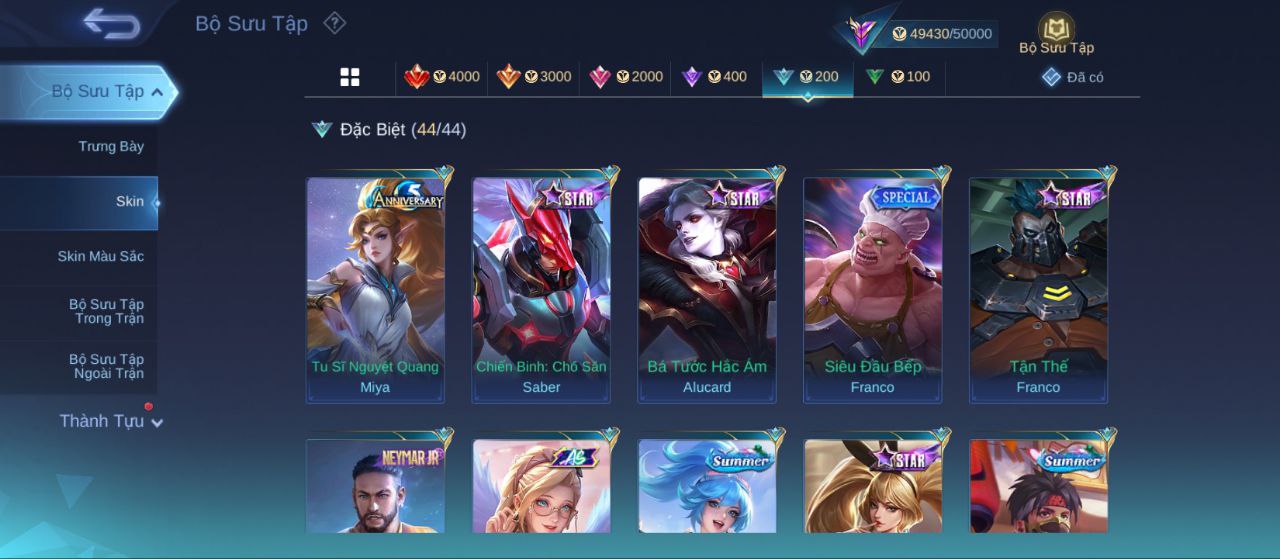Show all skins with the grid tab
The image size is (1280, 559).
pyautogui.click(x=350, y=77)
